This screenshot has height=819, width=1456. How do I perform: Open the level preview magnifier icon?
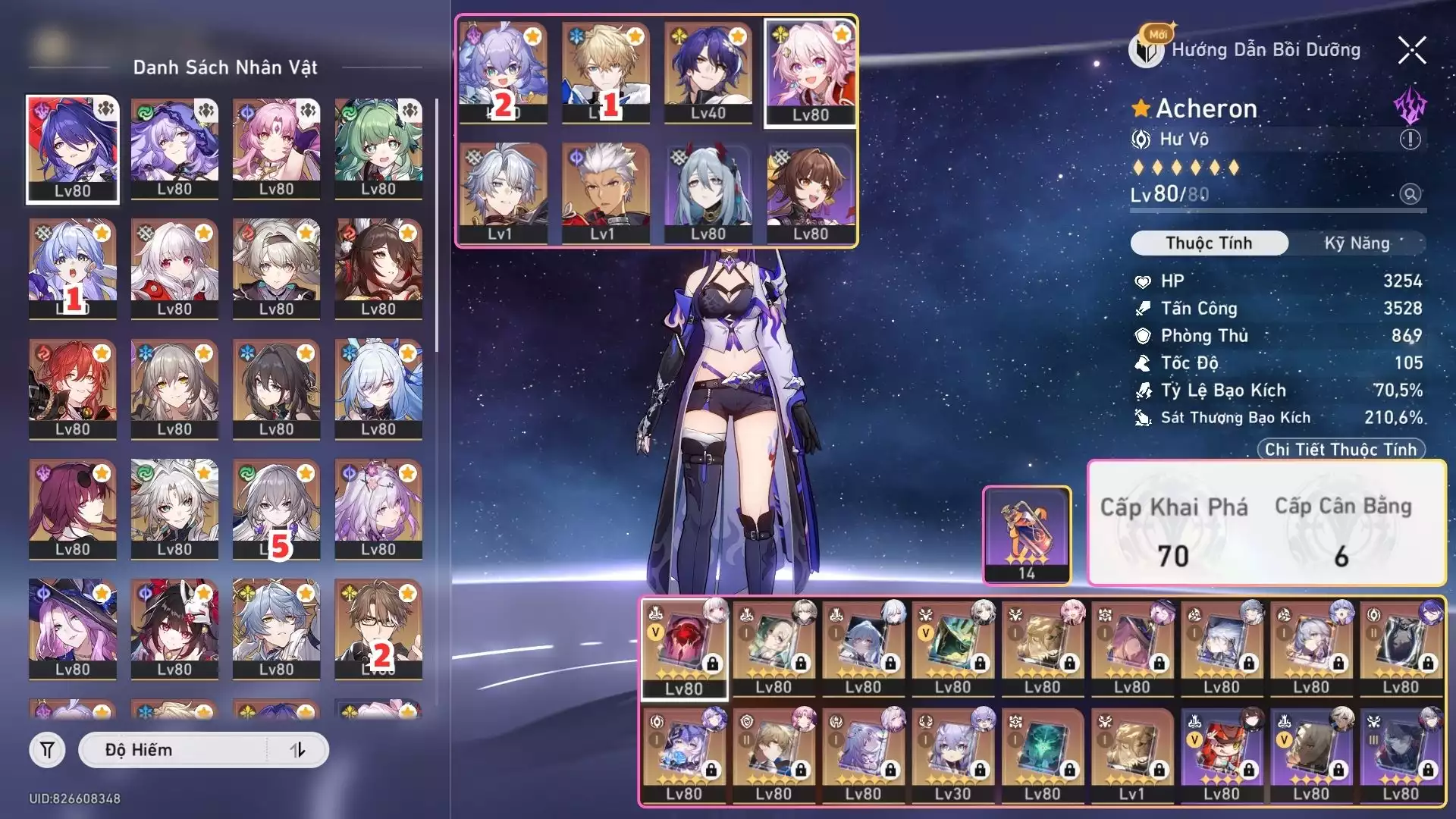click(1410, 194)
